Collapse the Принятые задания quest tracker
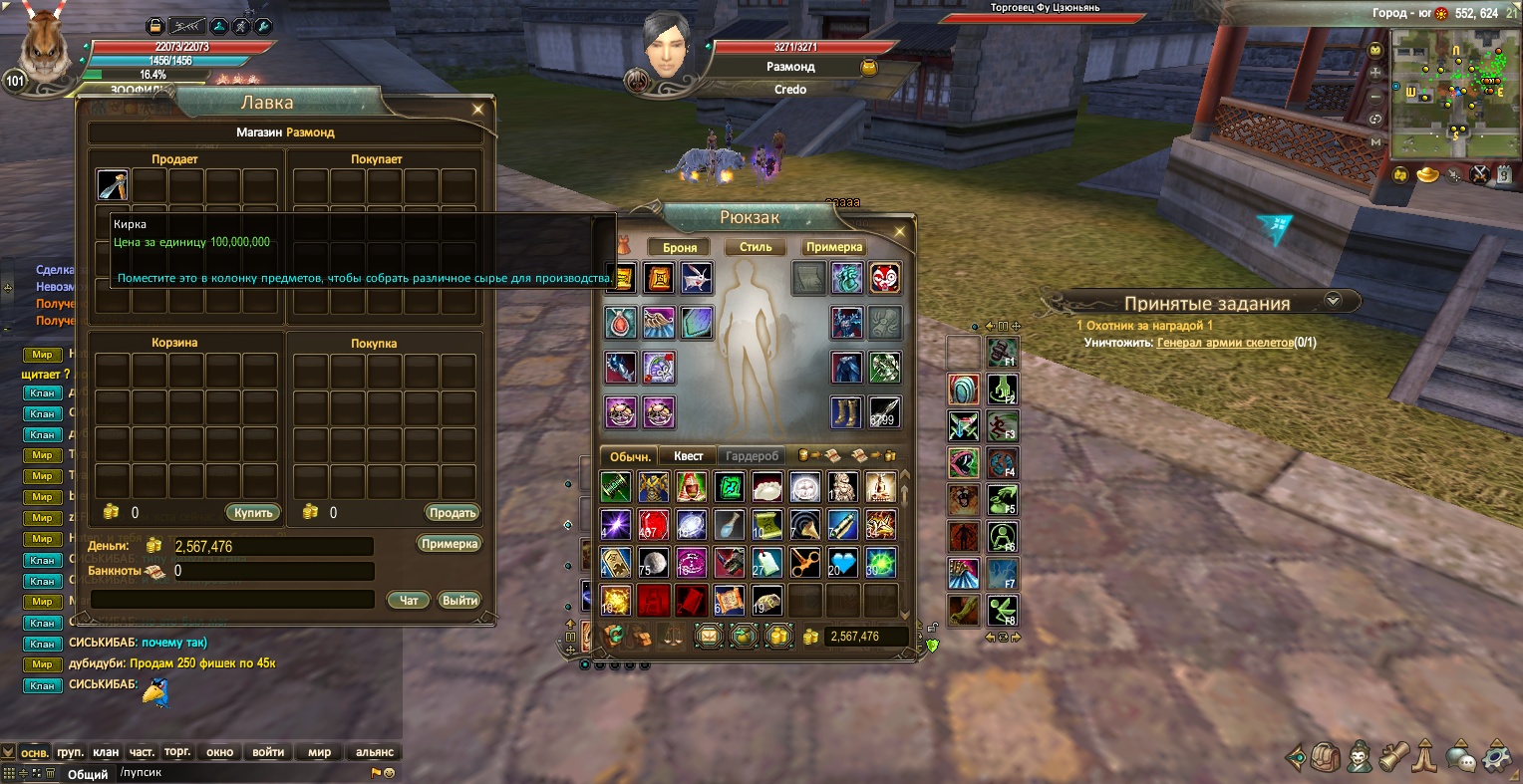 point(1333,300)
